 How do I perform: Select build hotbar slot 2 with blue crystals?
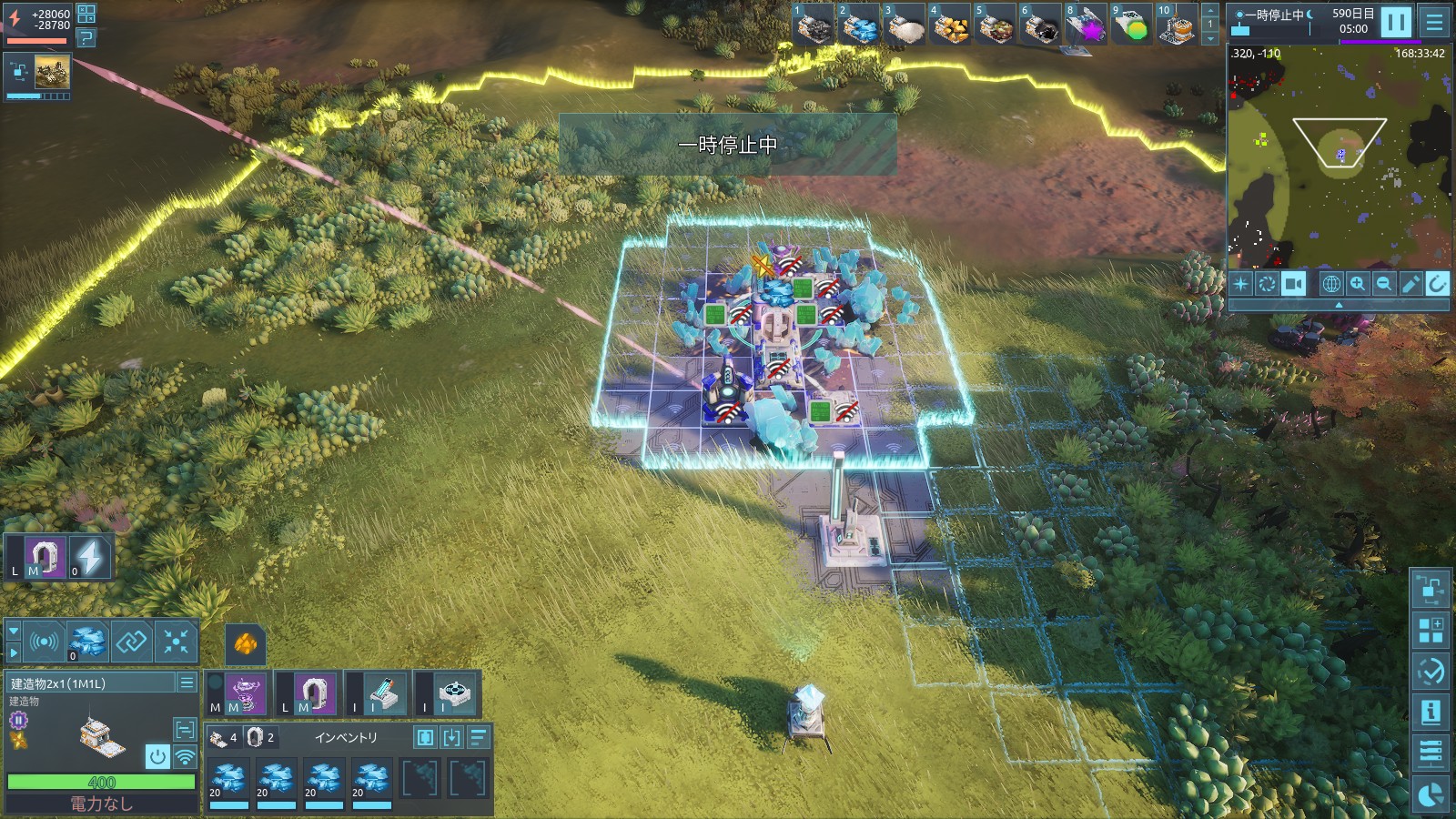pos(860,25)
